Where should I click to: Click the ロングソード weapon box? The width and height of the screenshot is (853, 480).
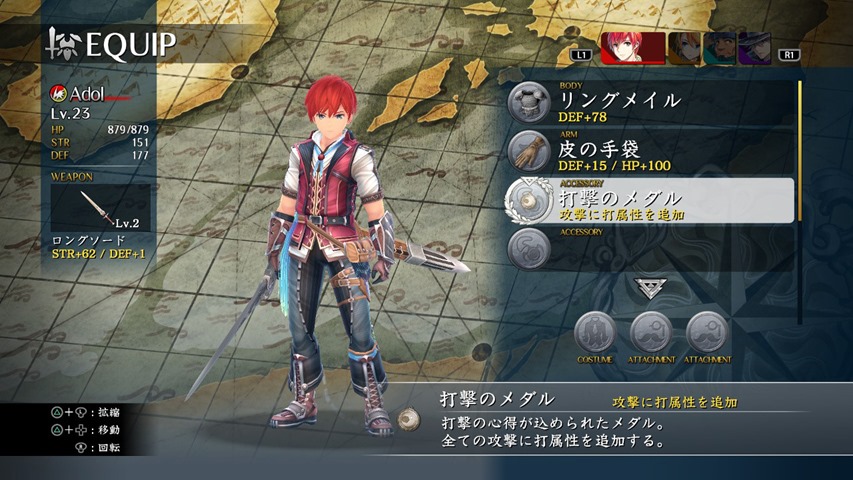(101, 208)
